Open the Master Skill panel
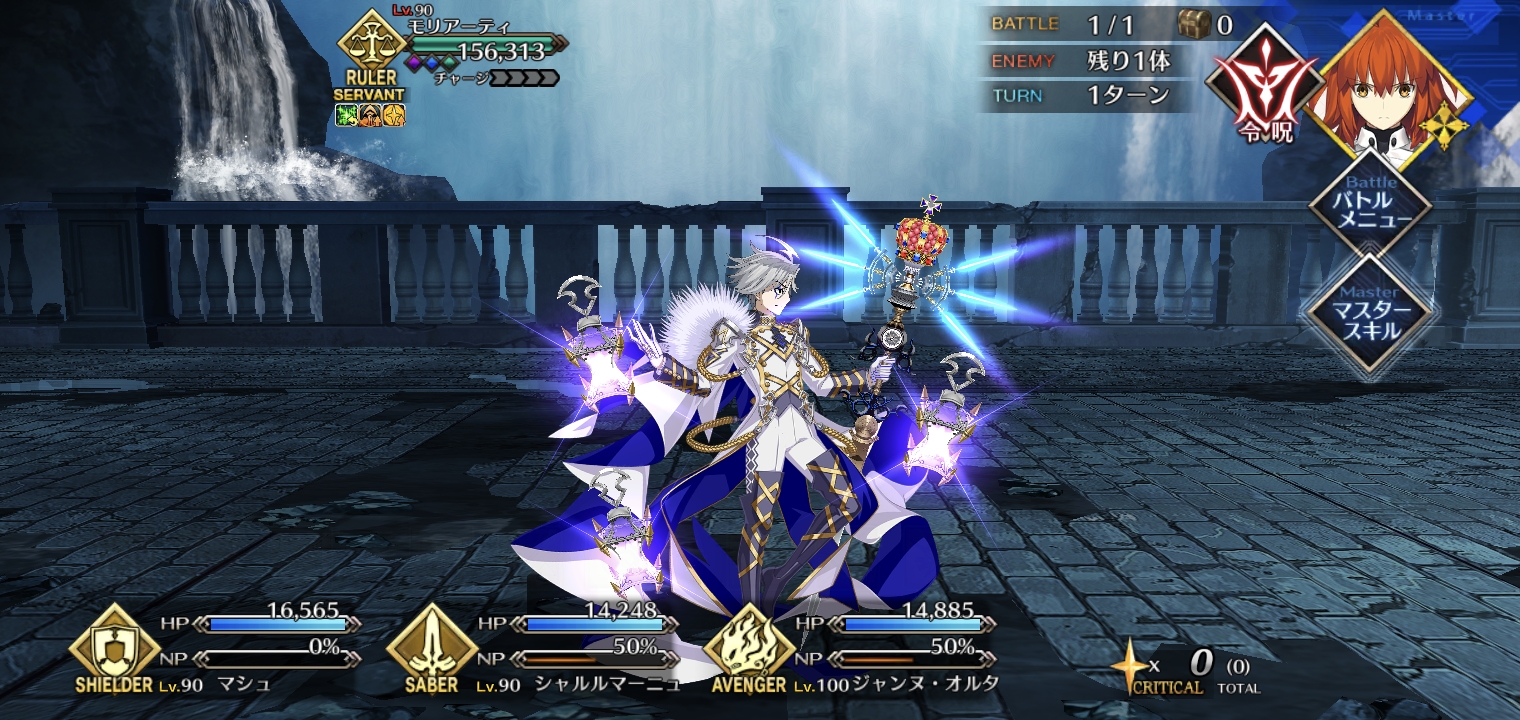This screenshot has height=720, width=1520. [1369, 314]
